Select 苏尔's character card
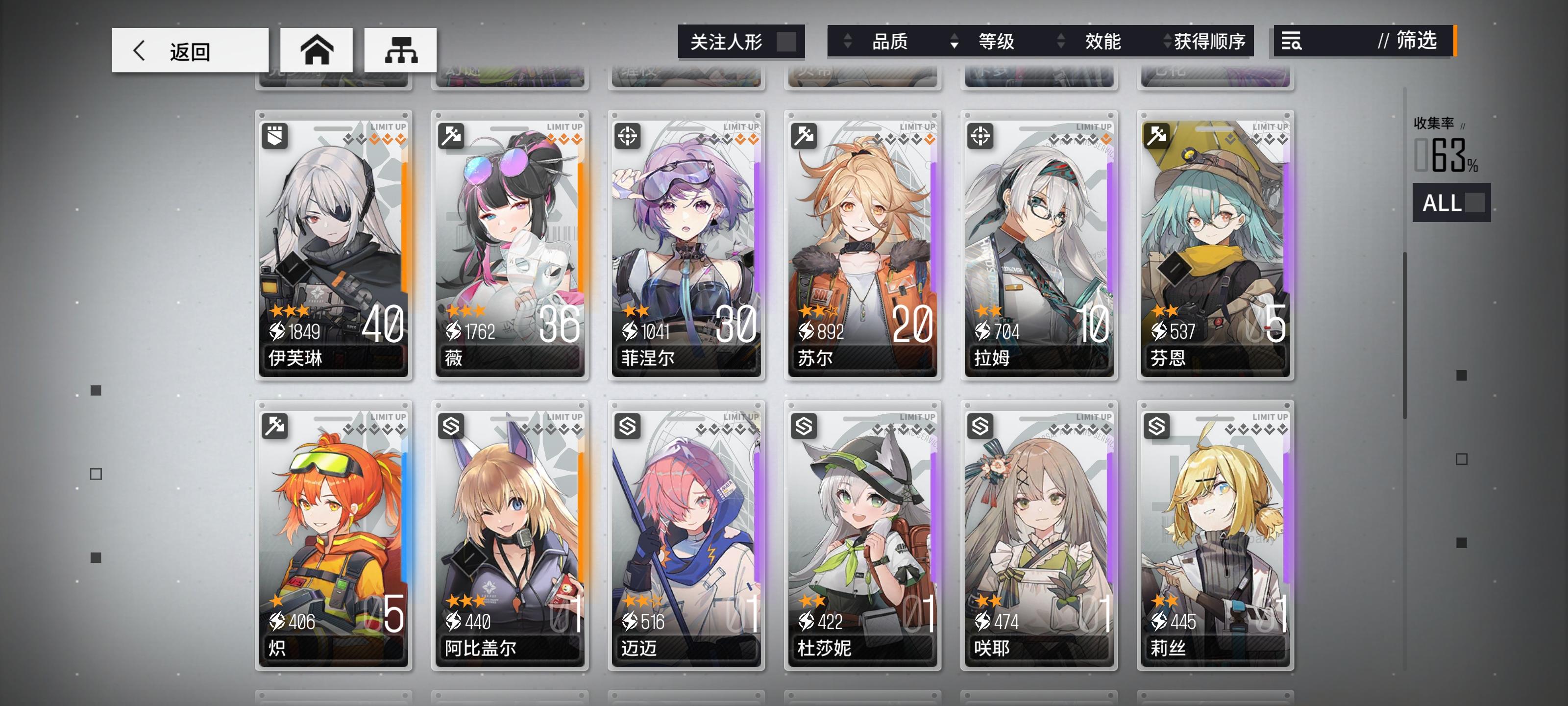 tap(862, 244)
